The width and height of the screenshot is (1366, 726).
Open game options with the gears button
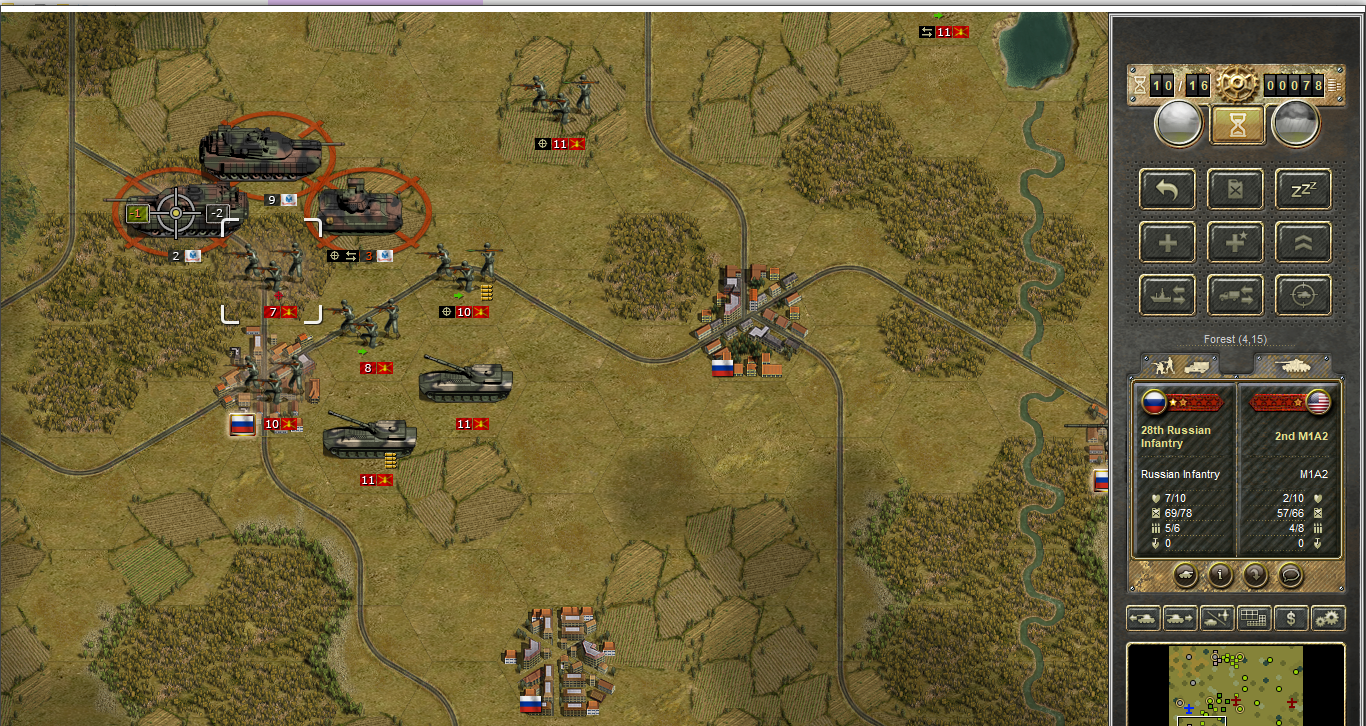(x=1328, y=619)
